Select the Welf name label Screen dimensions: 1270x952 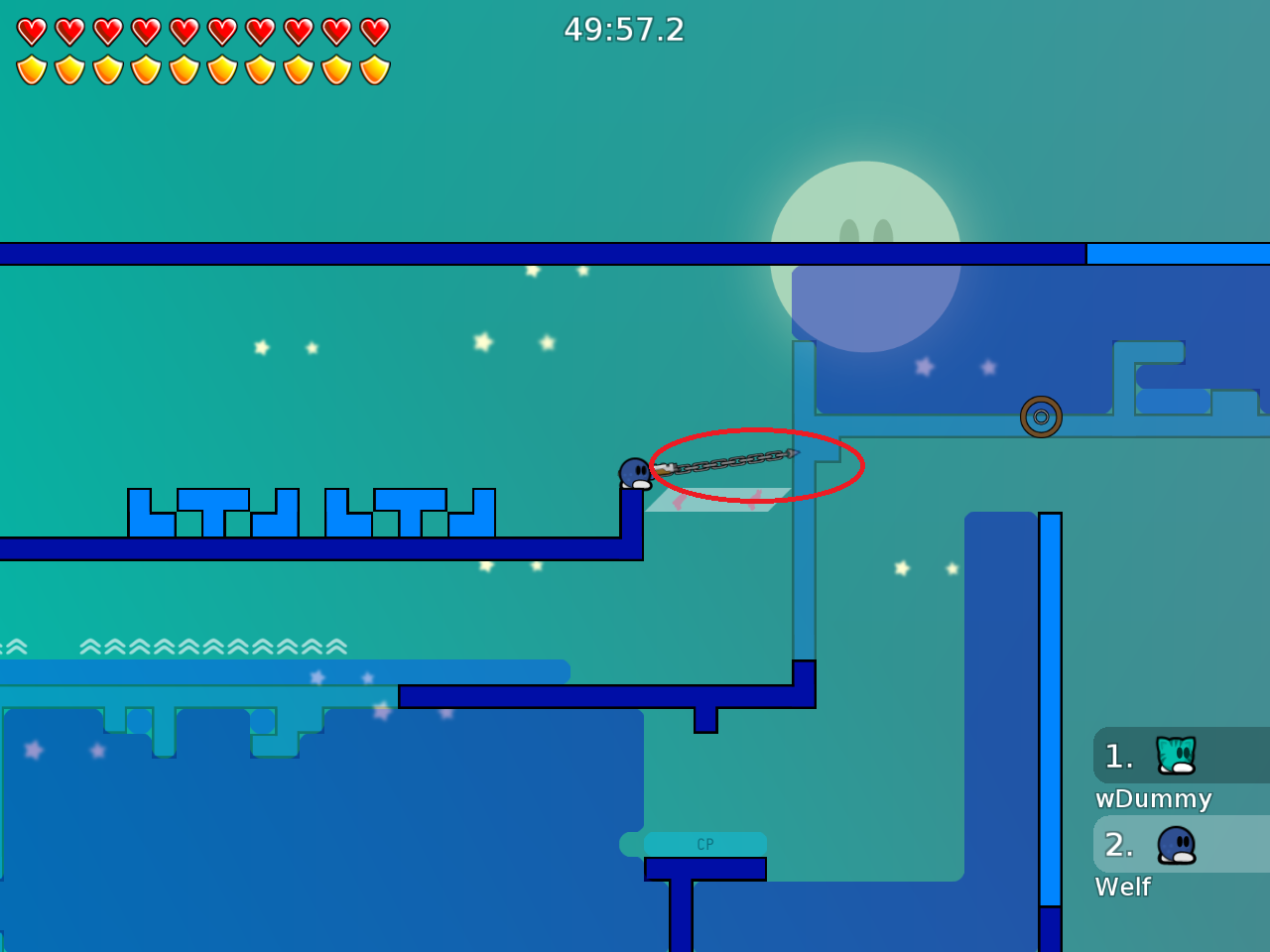[1122, 888]
